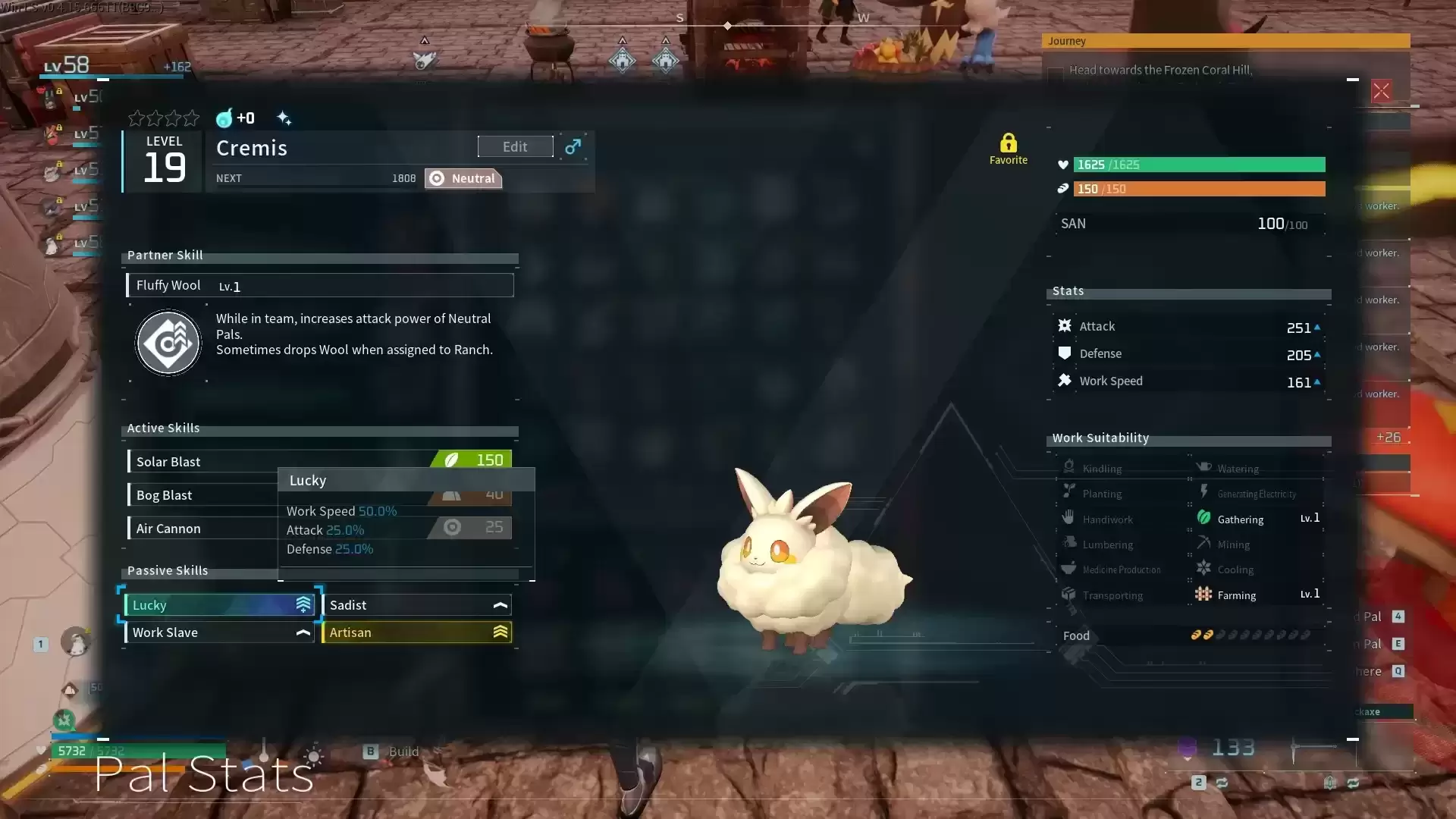Select the Artisan passive skill
1456x819 pixels.
(416, 632)
